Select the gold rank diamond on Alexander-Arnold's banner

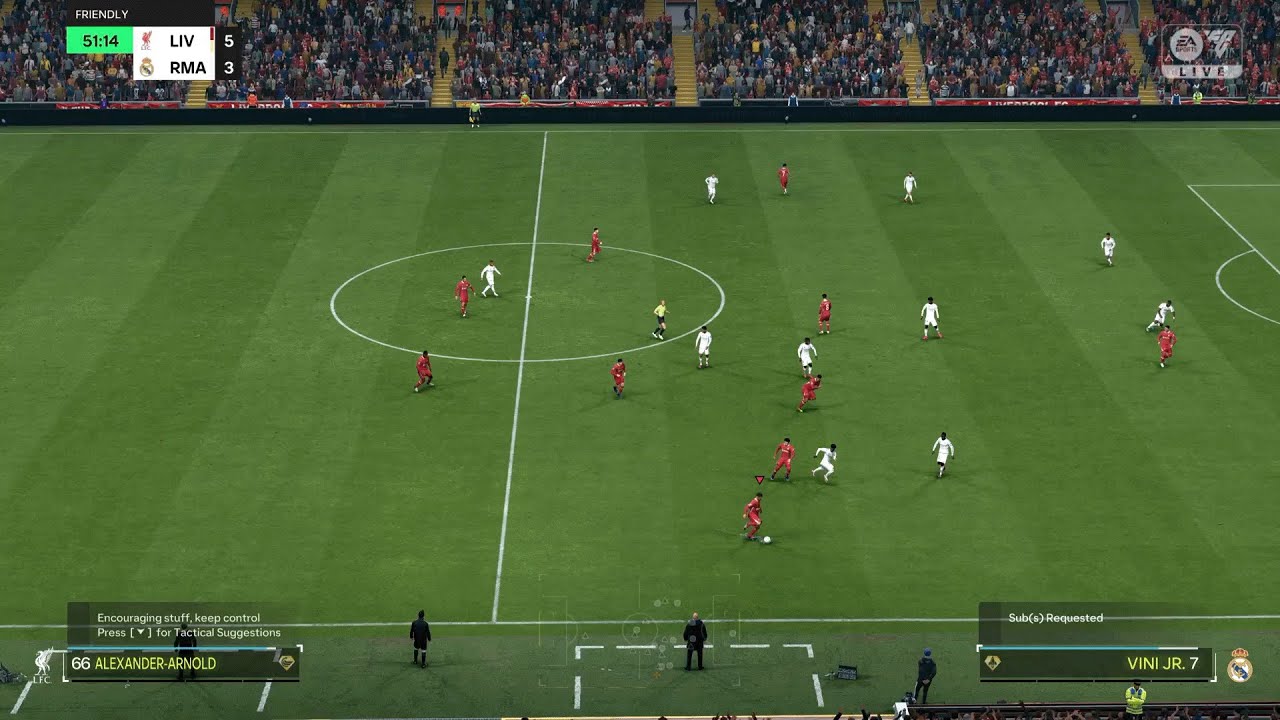287,663
